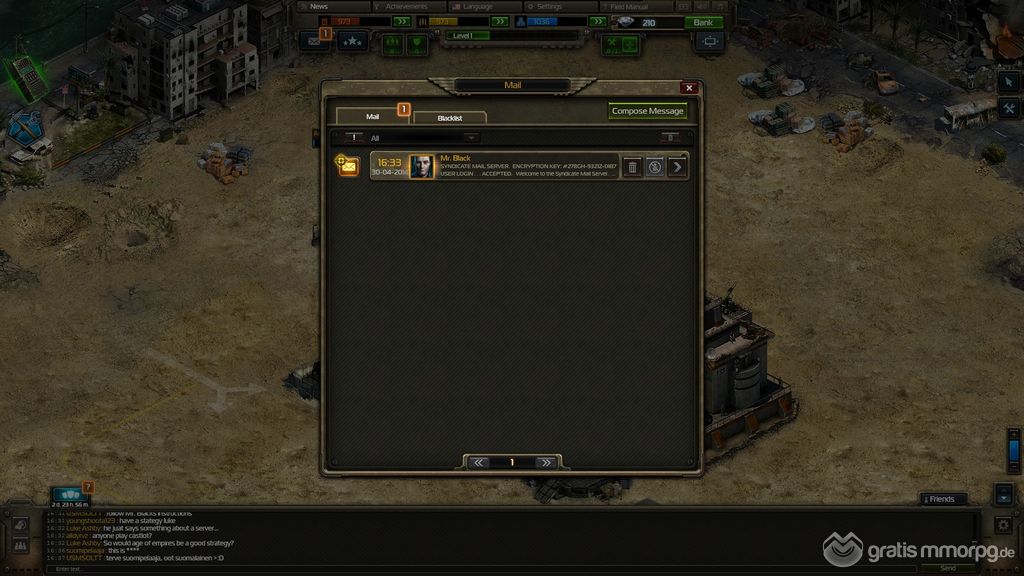Click the stars rankings icon in the top bar
This screenshot has width=1024, height=576.
click(352, 42)
